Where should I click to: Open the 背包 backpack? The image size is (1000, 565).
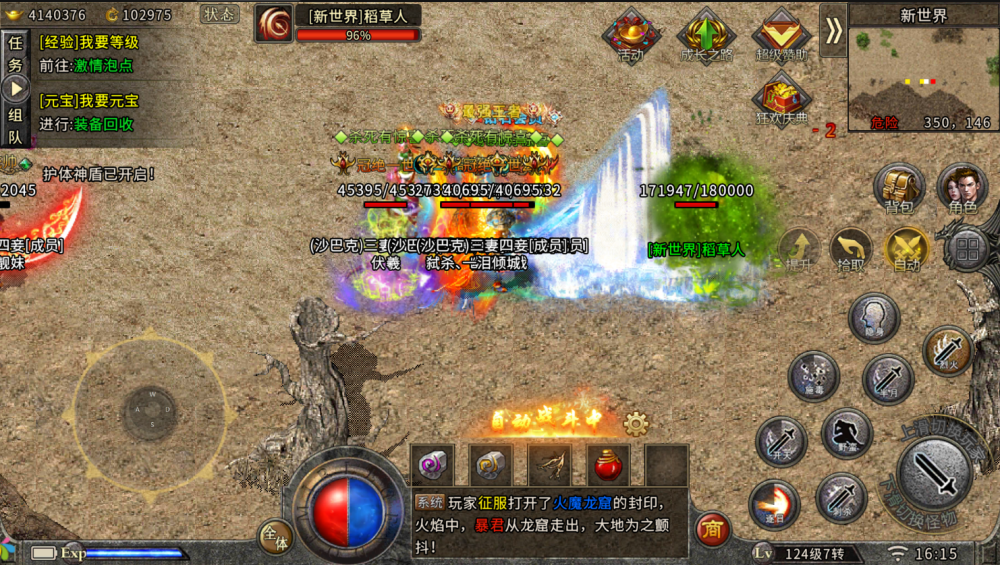point(898,187)
